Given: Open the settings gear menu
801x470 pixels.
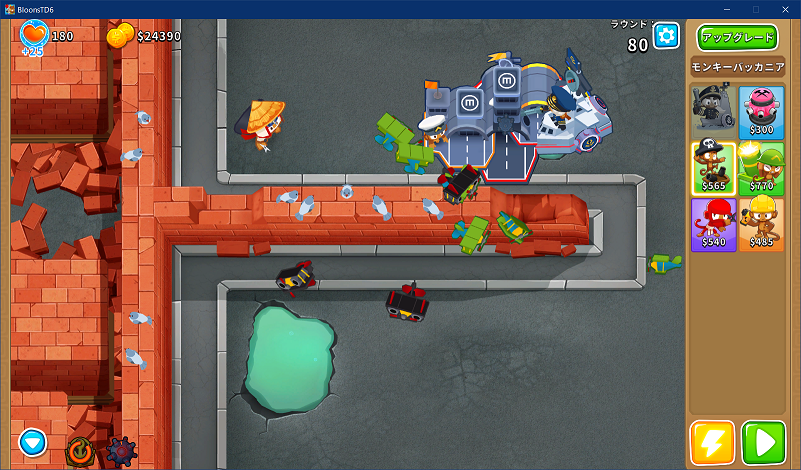Looking at the screenshot, I should click(666, 36).
